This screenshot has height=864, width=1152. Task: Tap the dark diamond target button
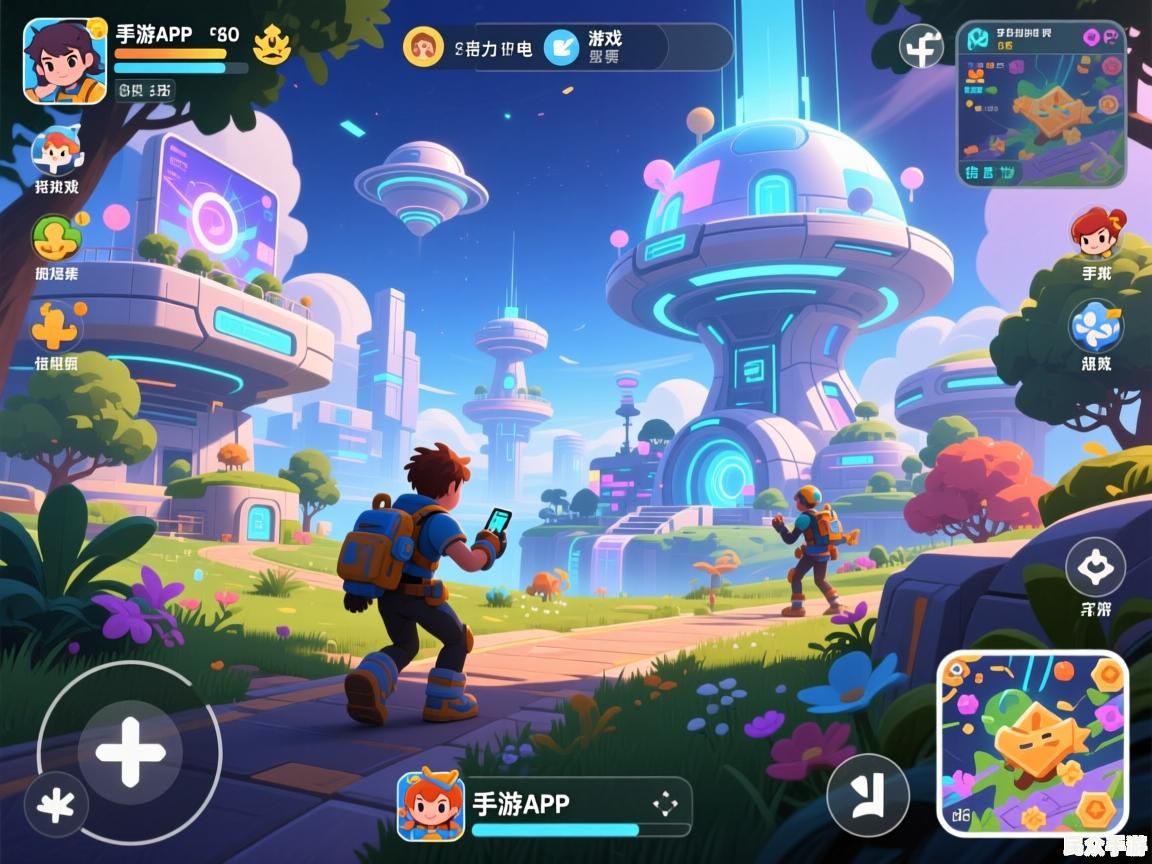click(1095, 567)
